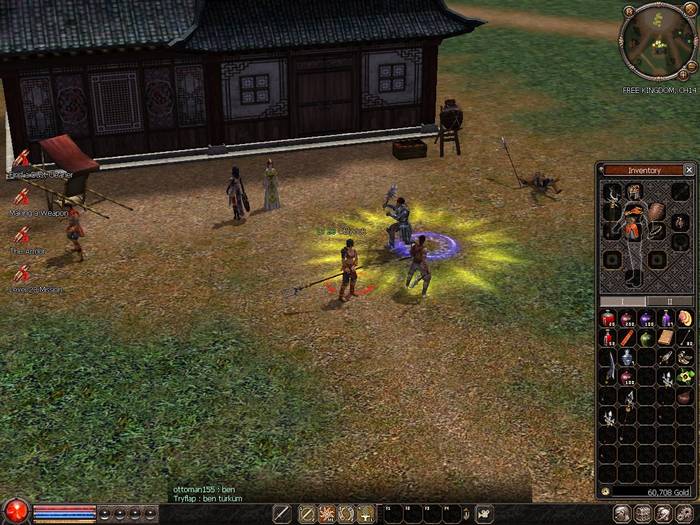Screen dimensions: 700x525
Task: Click the equipped helmet slot
Action: (x=633, y=191)
